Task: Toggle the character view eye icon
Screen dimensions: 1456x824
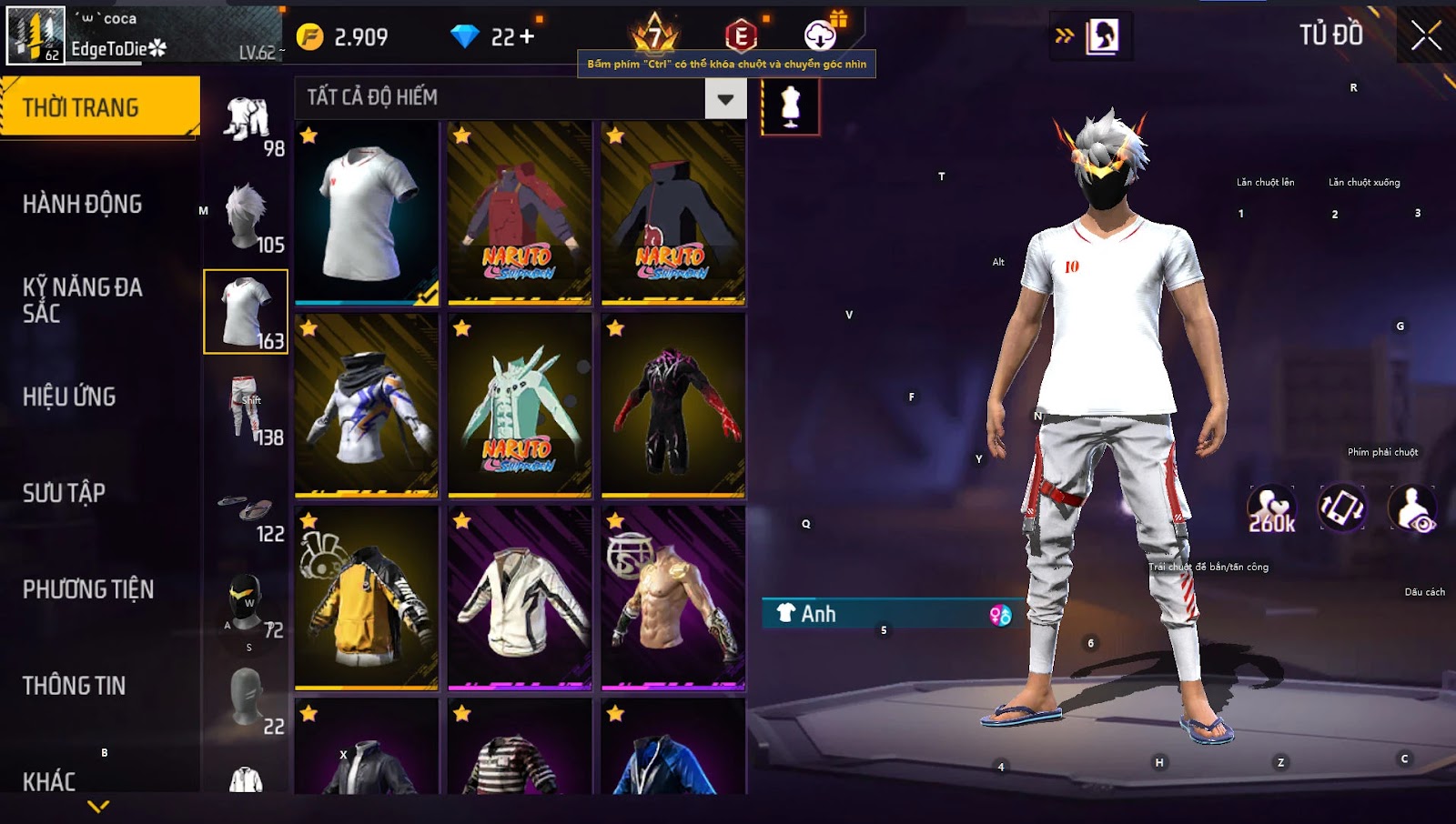Action: 1412,509
